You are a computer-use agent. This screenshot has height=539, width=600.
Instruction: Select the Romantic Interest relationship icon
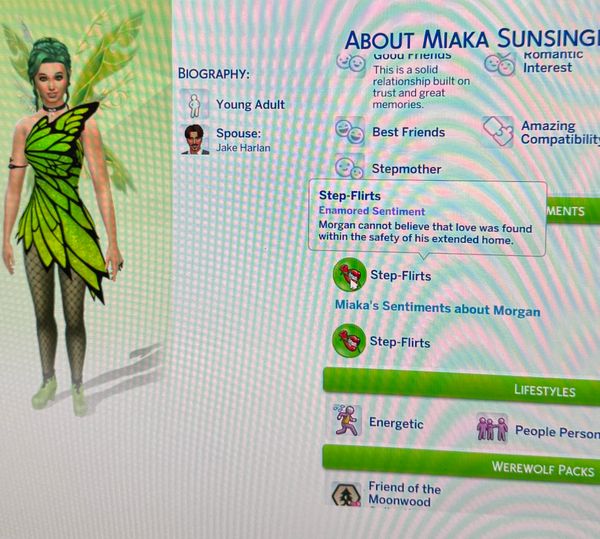click(499, 63)
